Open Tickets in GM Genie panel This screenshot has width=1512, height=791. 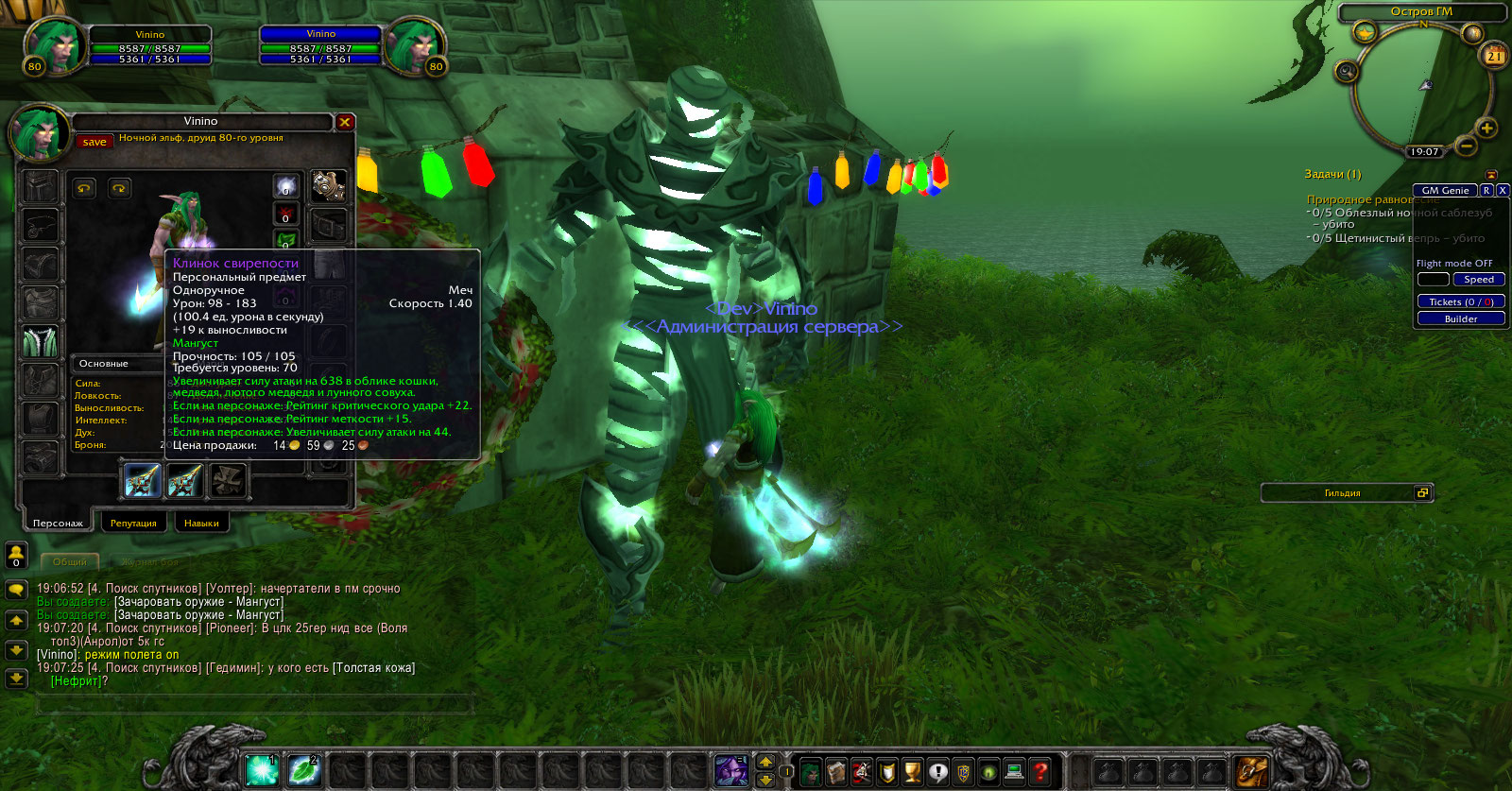(1460, 302)
